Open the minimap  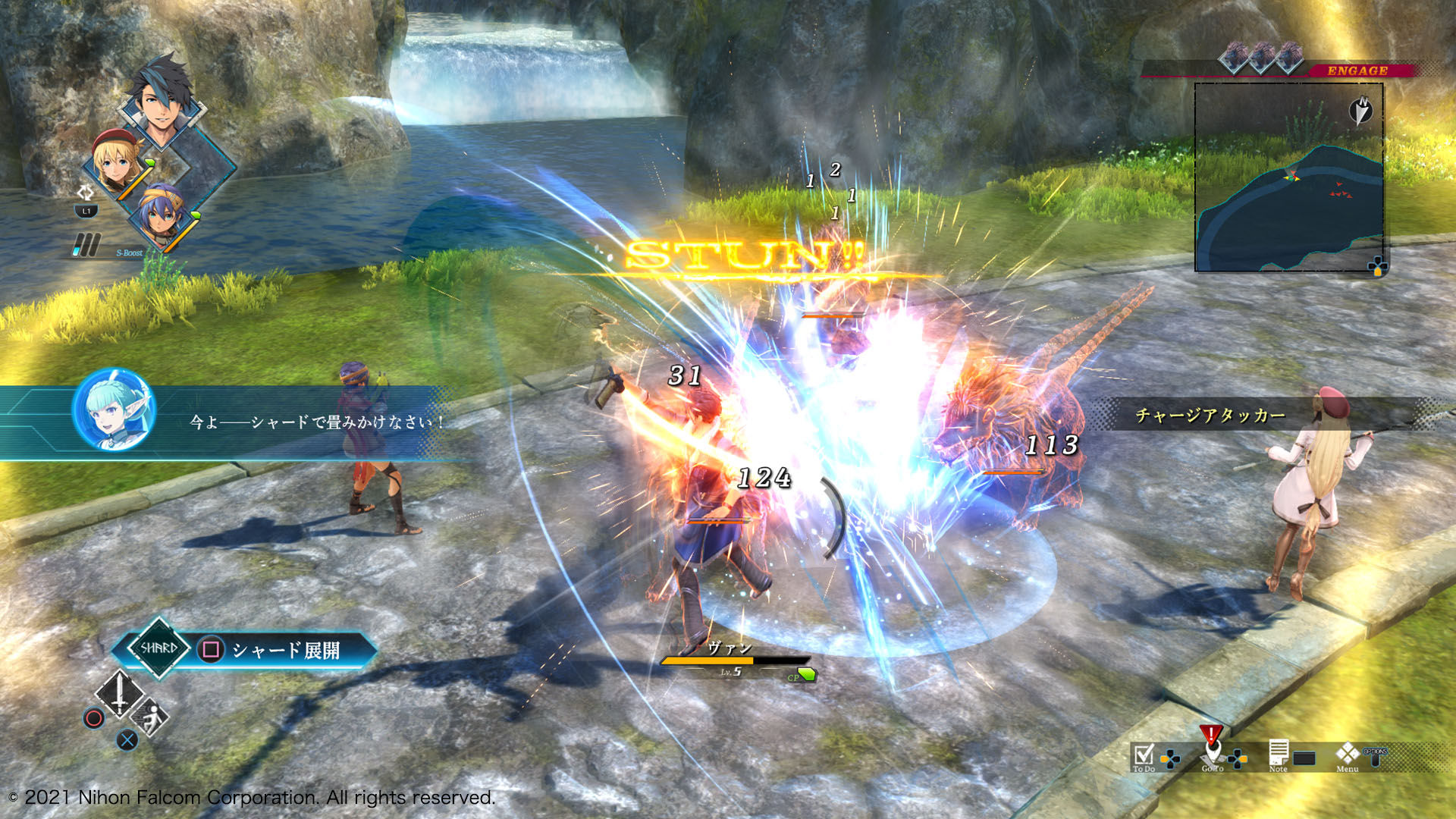(x=1289, y=178)
